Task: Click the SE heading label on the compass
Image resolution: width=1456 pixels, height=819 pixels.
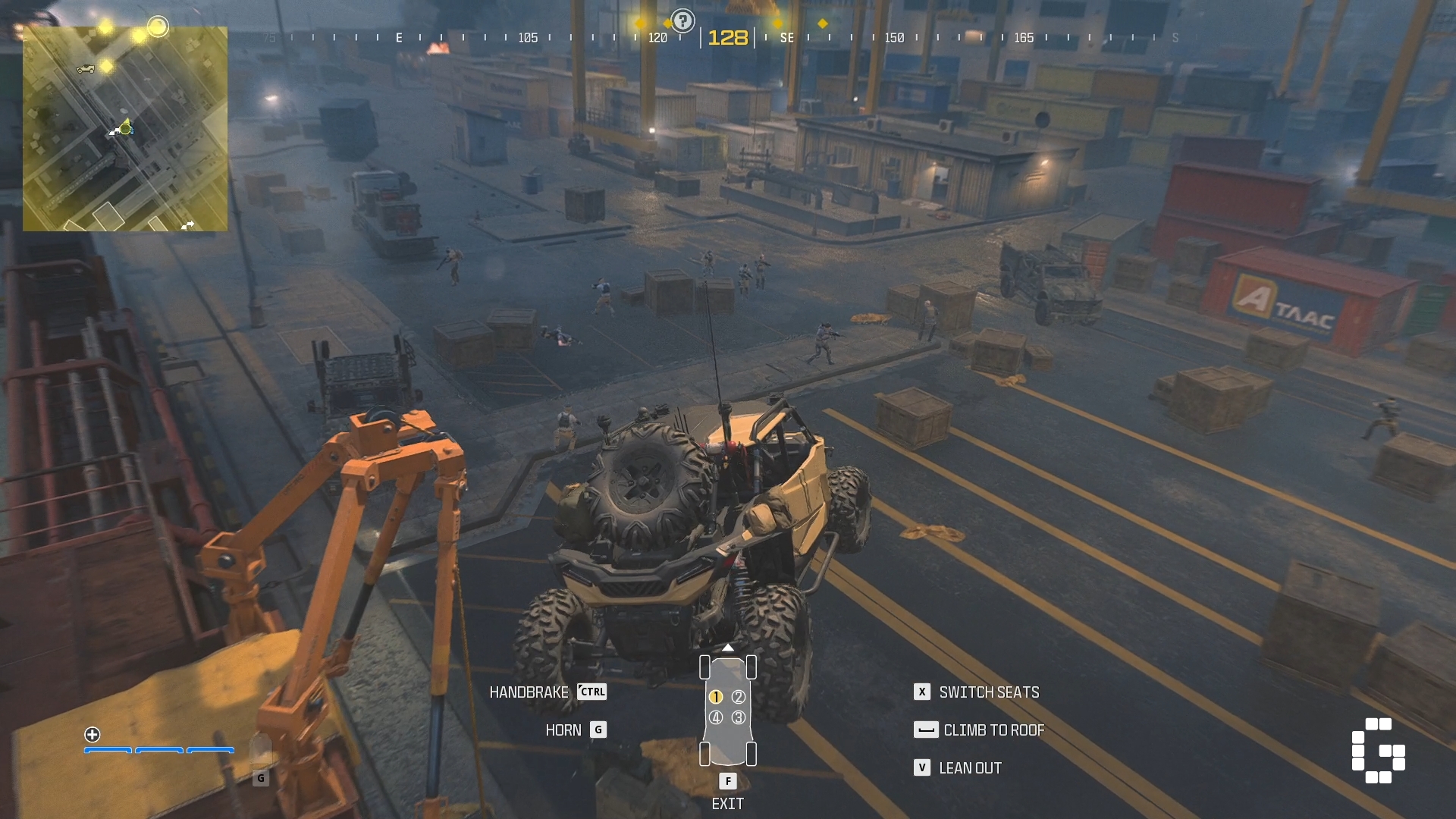Action: 787,36
